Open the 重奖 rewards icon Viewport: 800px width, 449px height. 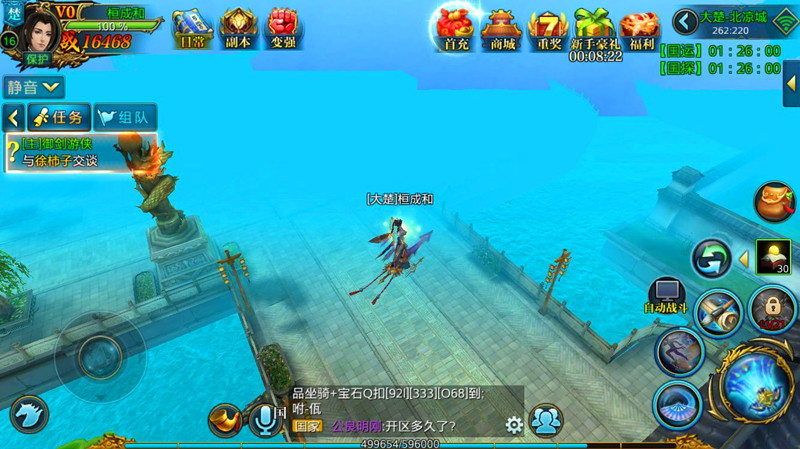click(x=548, y=28)
